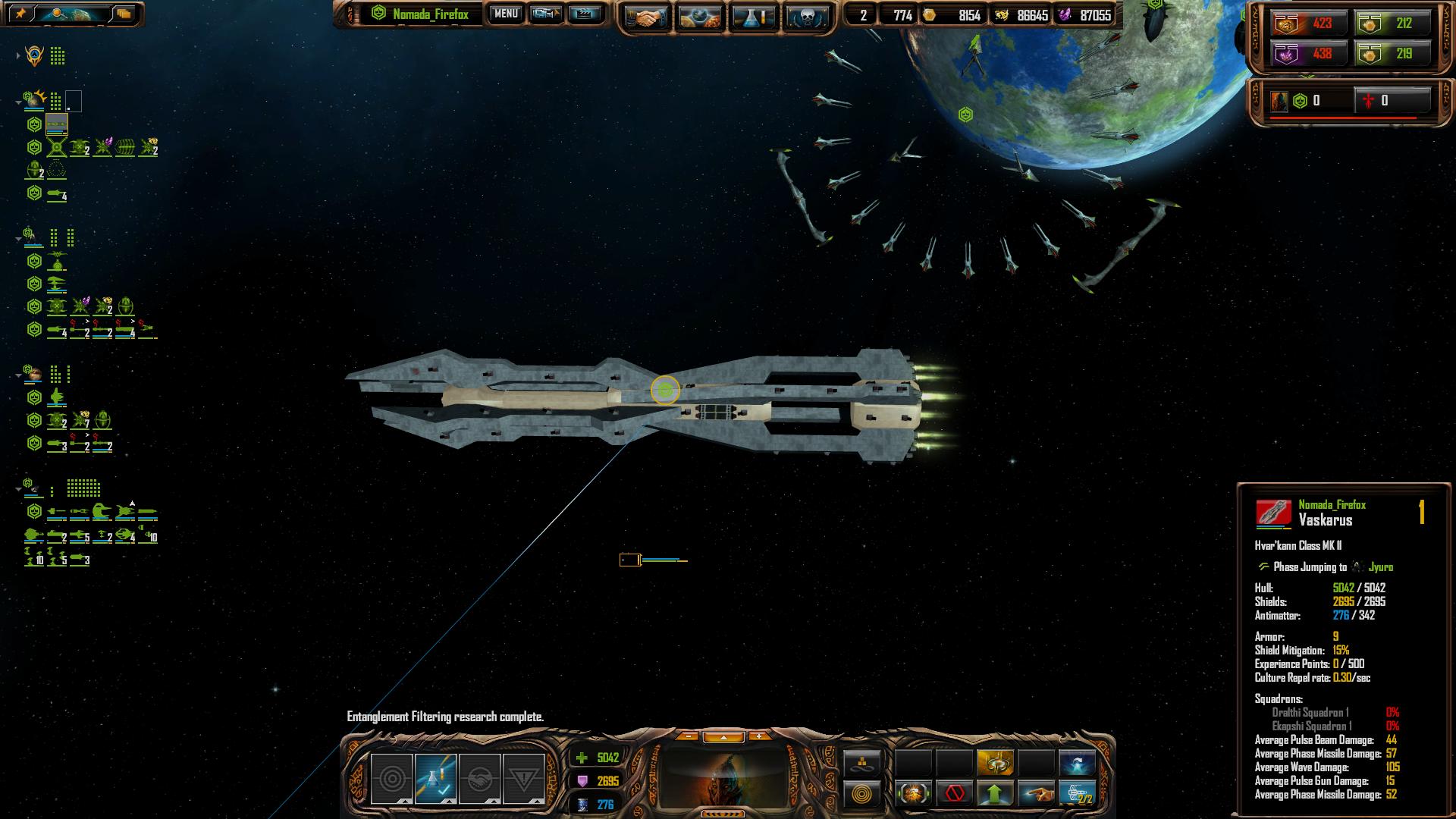Open the diplomacy handshake screen
Image resolution: width=1456 pixels, height=819 pixels.
click(x=646, y=17)
